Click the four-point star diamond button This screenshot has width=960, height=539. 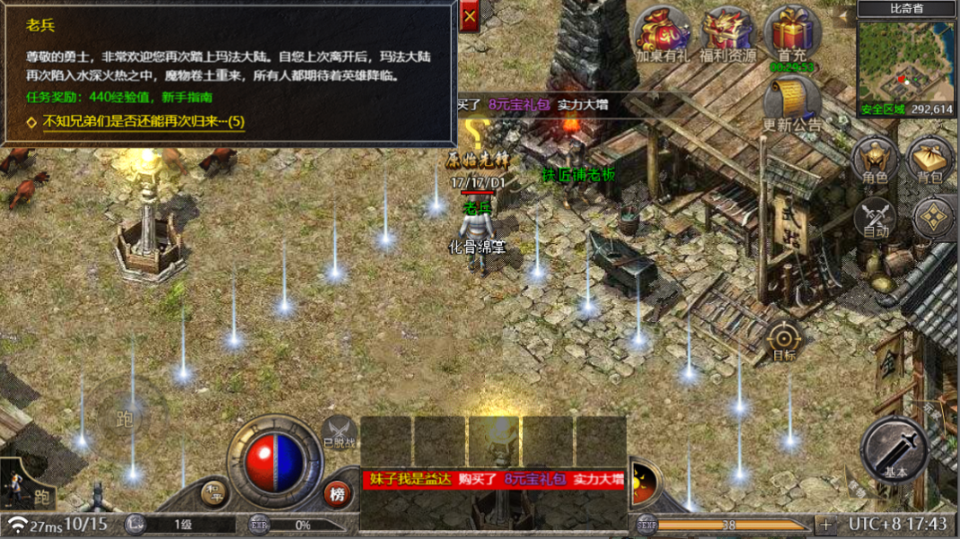click(933, 217)
